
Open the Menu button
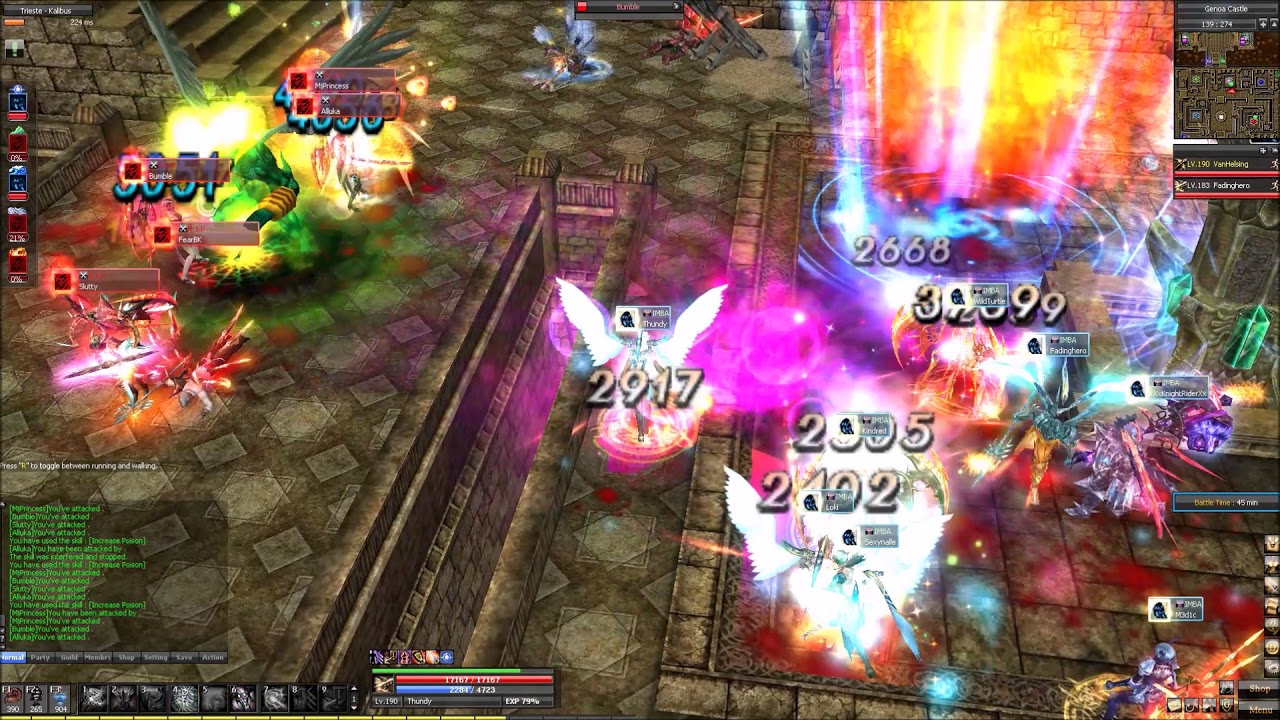coord(1258,709)
